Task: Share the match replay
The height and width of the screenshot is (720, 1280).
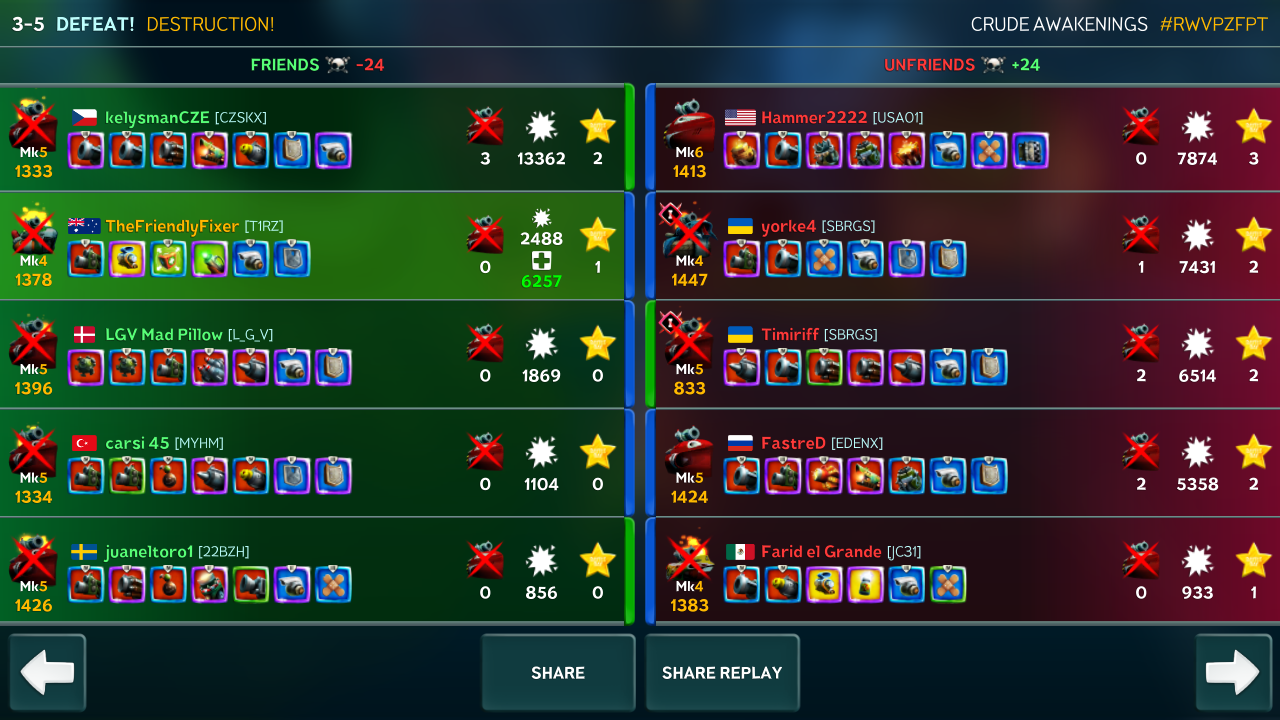Action: 722,673
